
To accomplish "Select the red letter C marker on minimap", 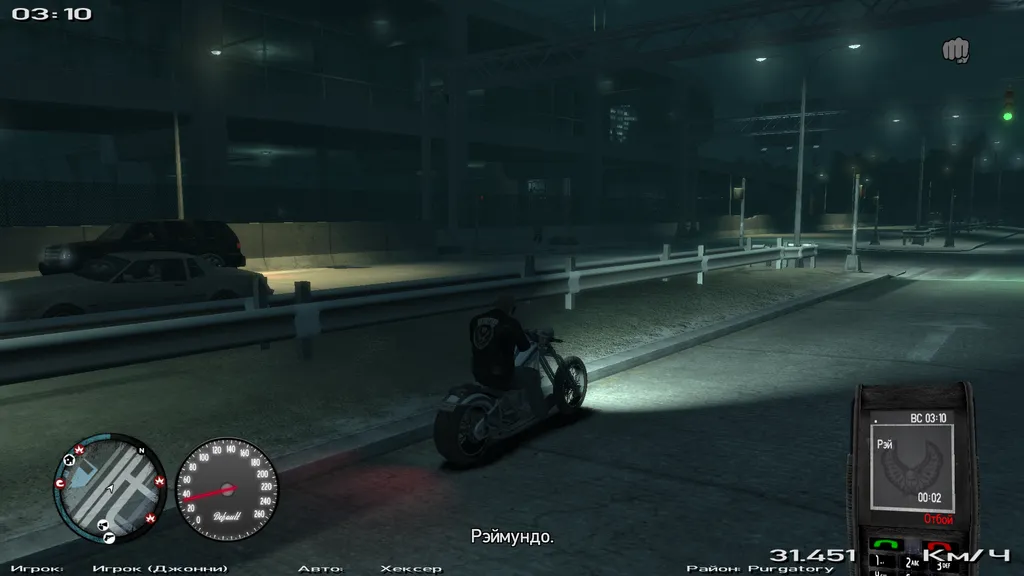I will click(x=61, y=483).
